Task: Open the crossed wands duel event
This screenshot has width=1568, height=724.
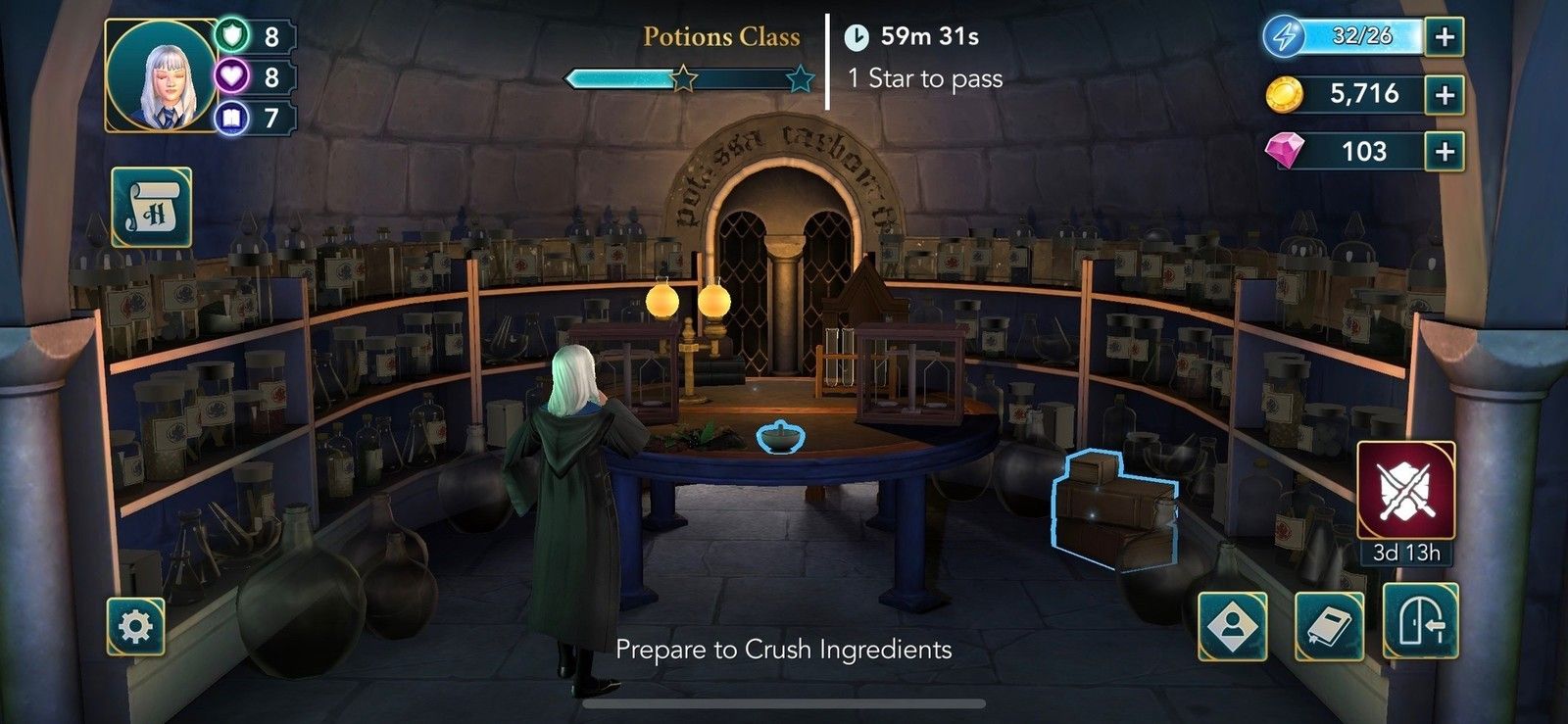Action: coord(1405,490)
